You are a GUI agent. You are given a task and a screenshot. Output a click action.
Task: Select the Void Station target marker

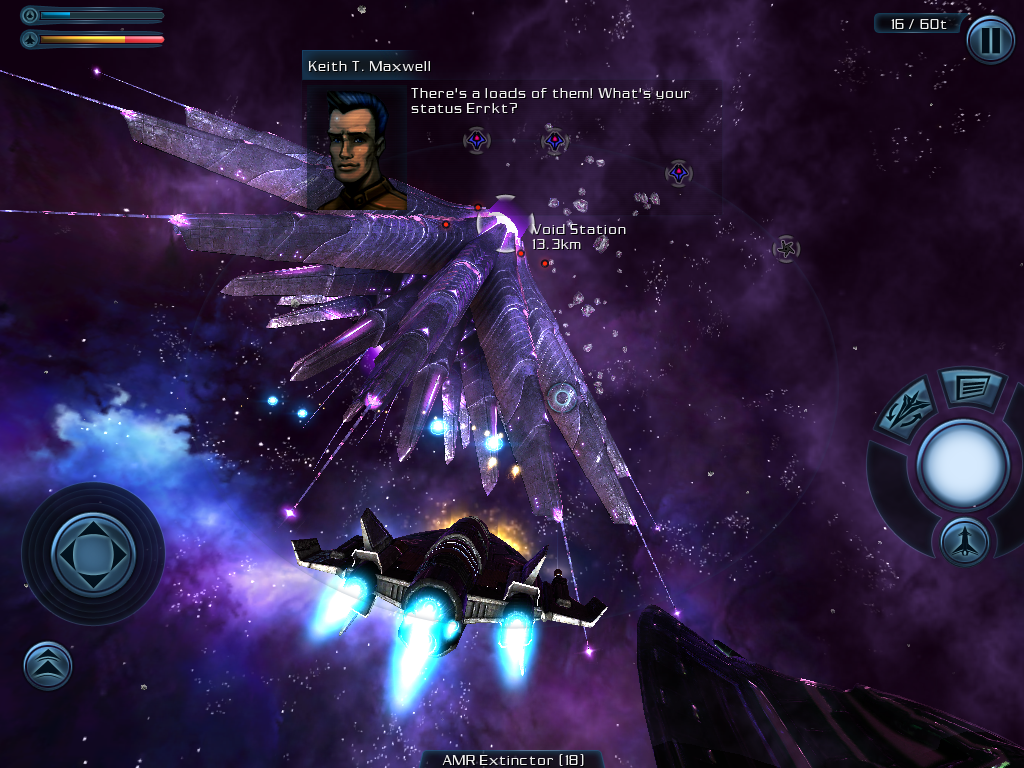pos(505,224)
